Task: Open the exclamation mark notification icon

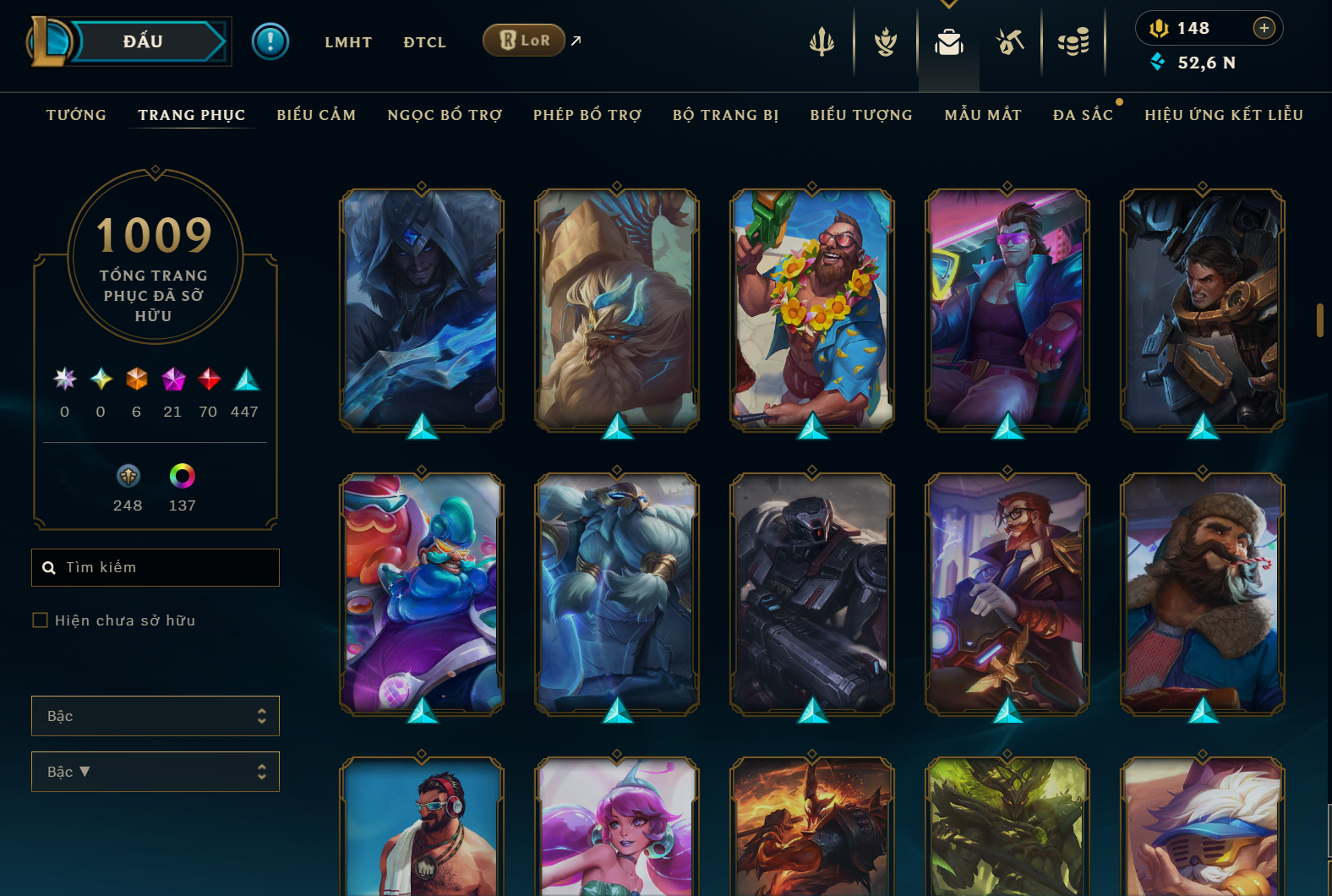Action: click(270, 41)
